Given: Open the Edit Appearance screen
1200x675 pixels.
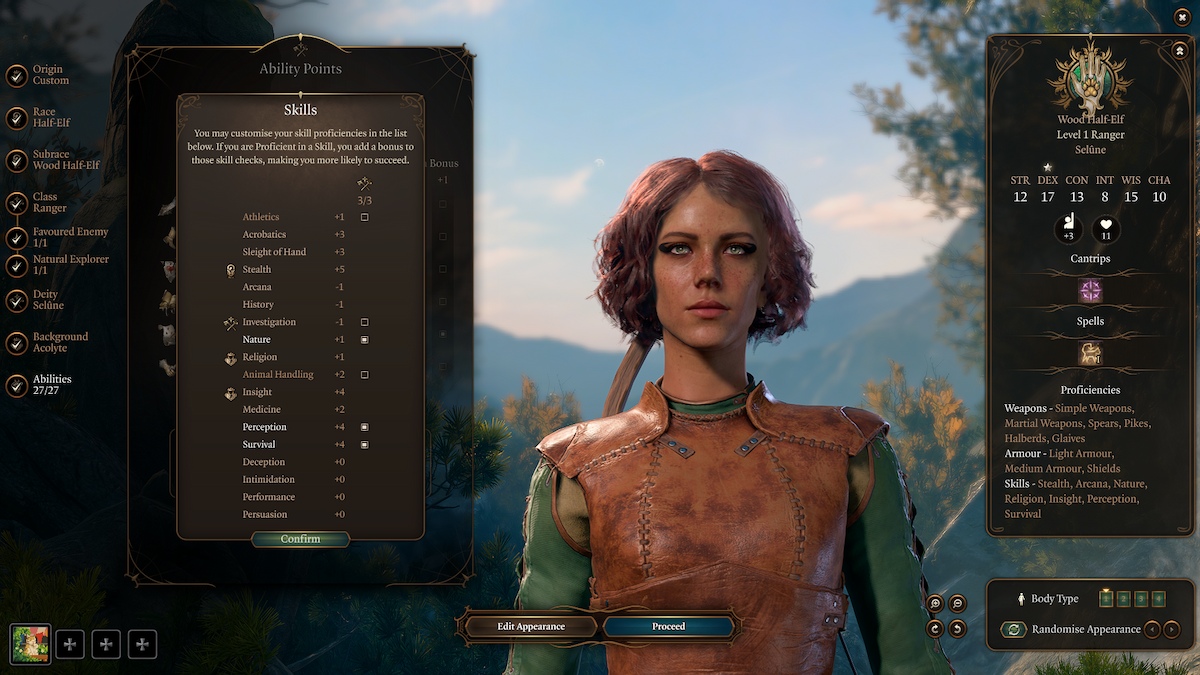Looking at the screenshot, I should (x=531, y=626).
